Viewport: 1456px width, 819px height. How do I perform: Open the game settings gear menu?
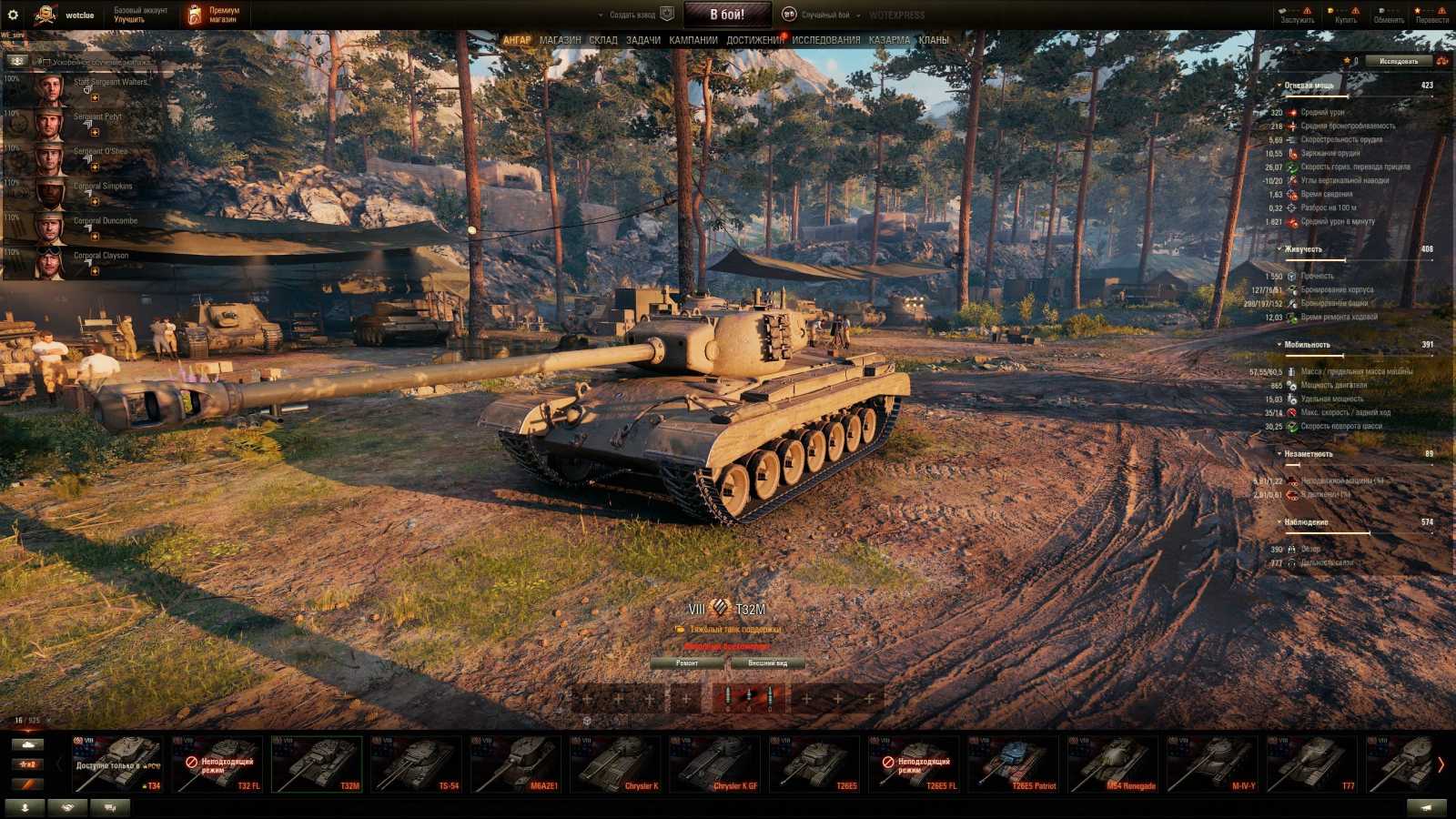(x=13, y=15)
